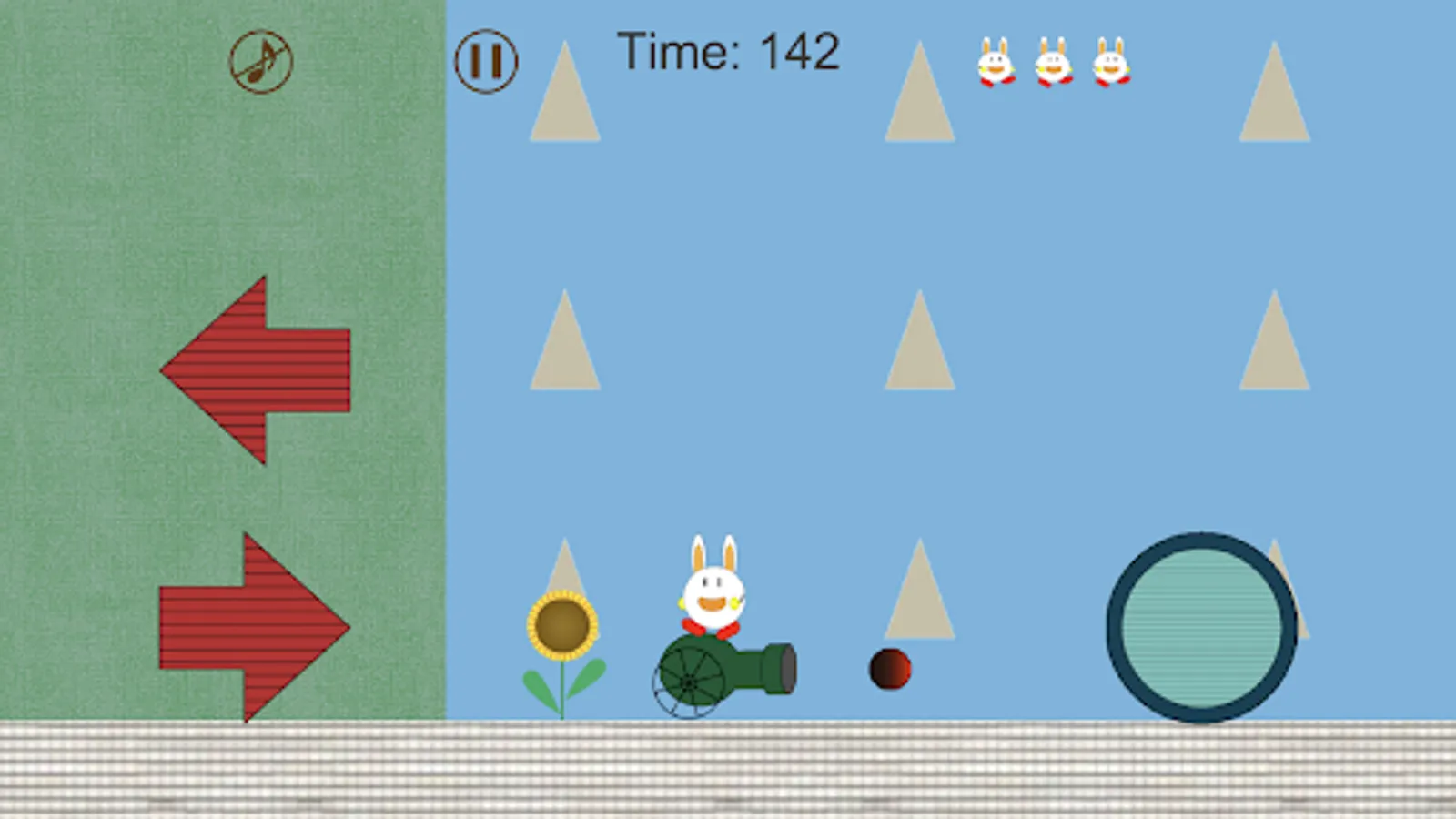The width and height of the screenshot is (1456, 819).
Task: Tap the large teal circle target
Action: coord(1201,625)
